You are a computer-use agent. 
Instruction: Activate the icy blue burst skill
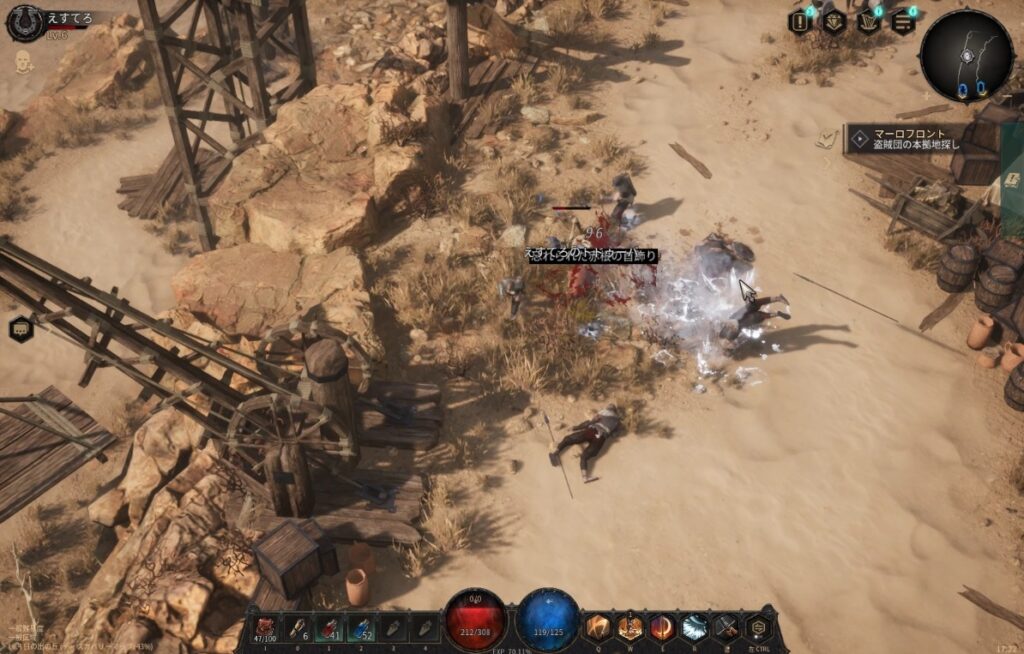pos(694,628)
